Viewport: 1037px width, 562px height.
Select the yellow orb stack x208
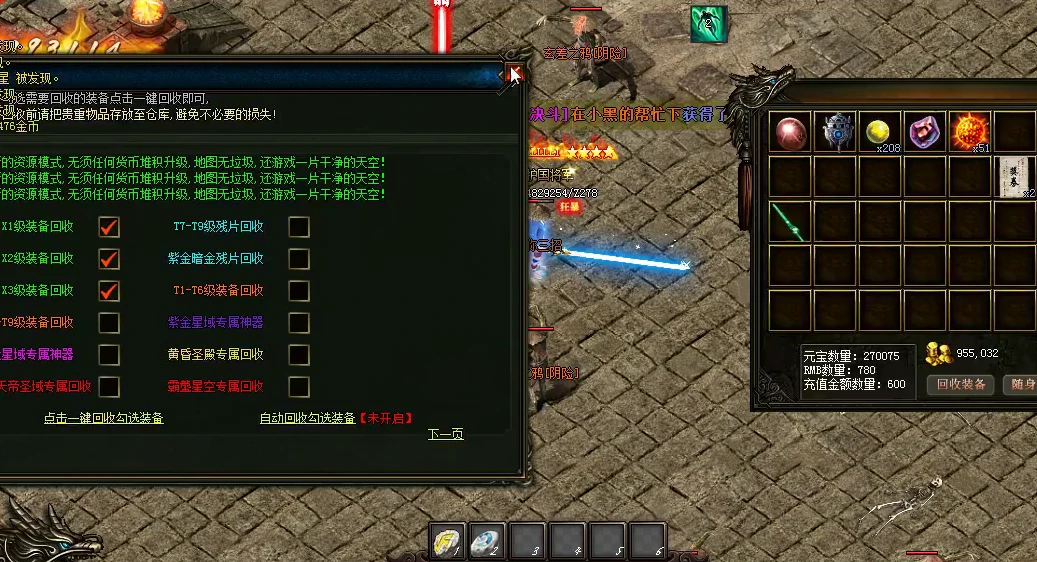[x=879, y=132]
